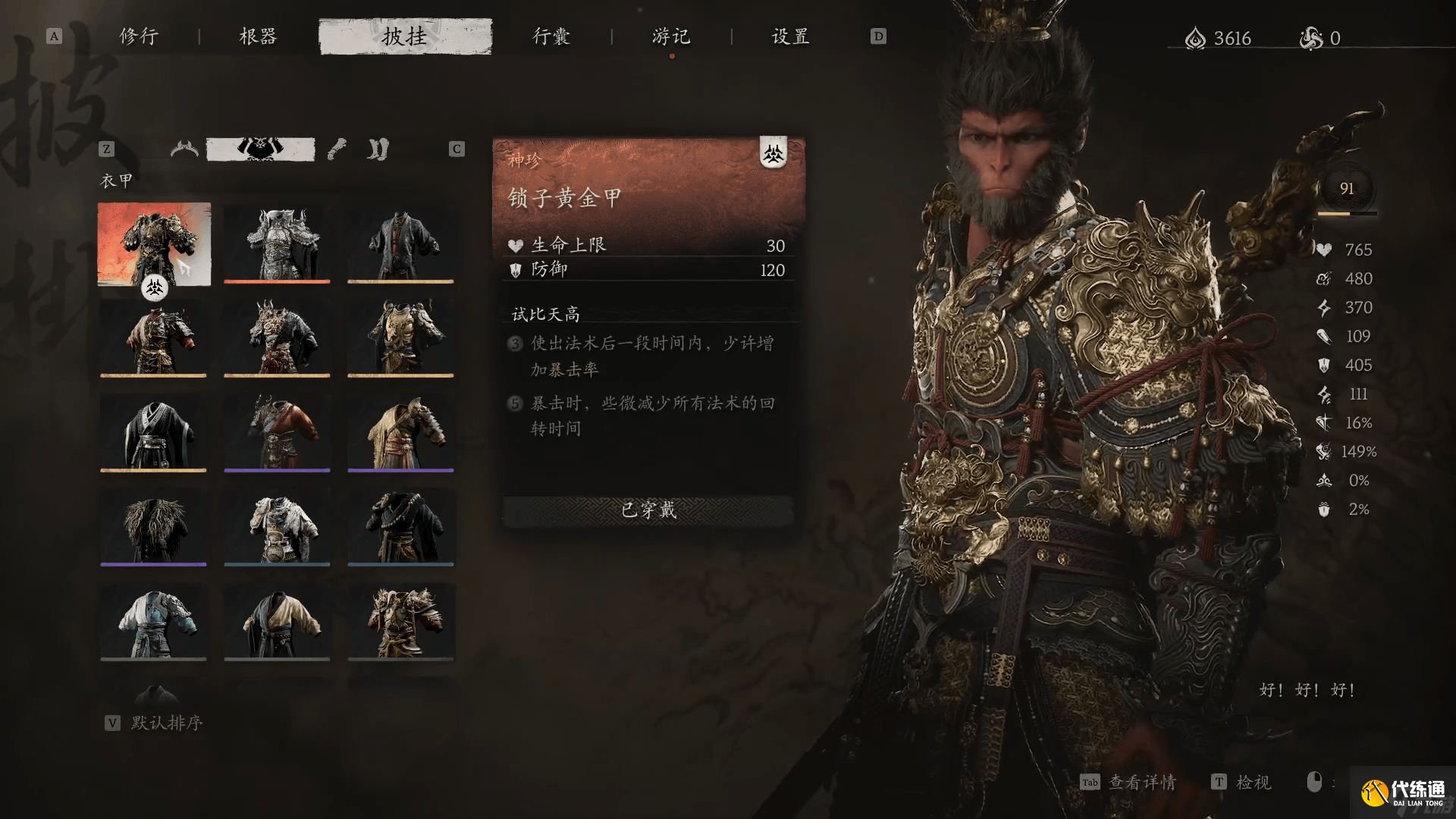
Task: Show the headgear category
Action: click(x=184, y=149)
